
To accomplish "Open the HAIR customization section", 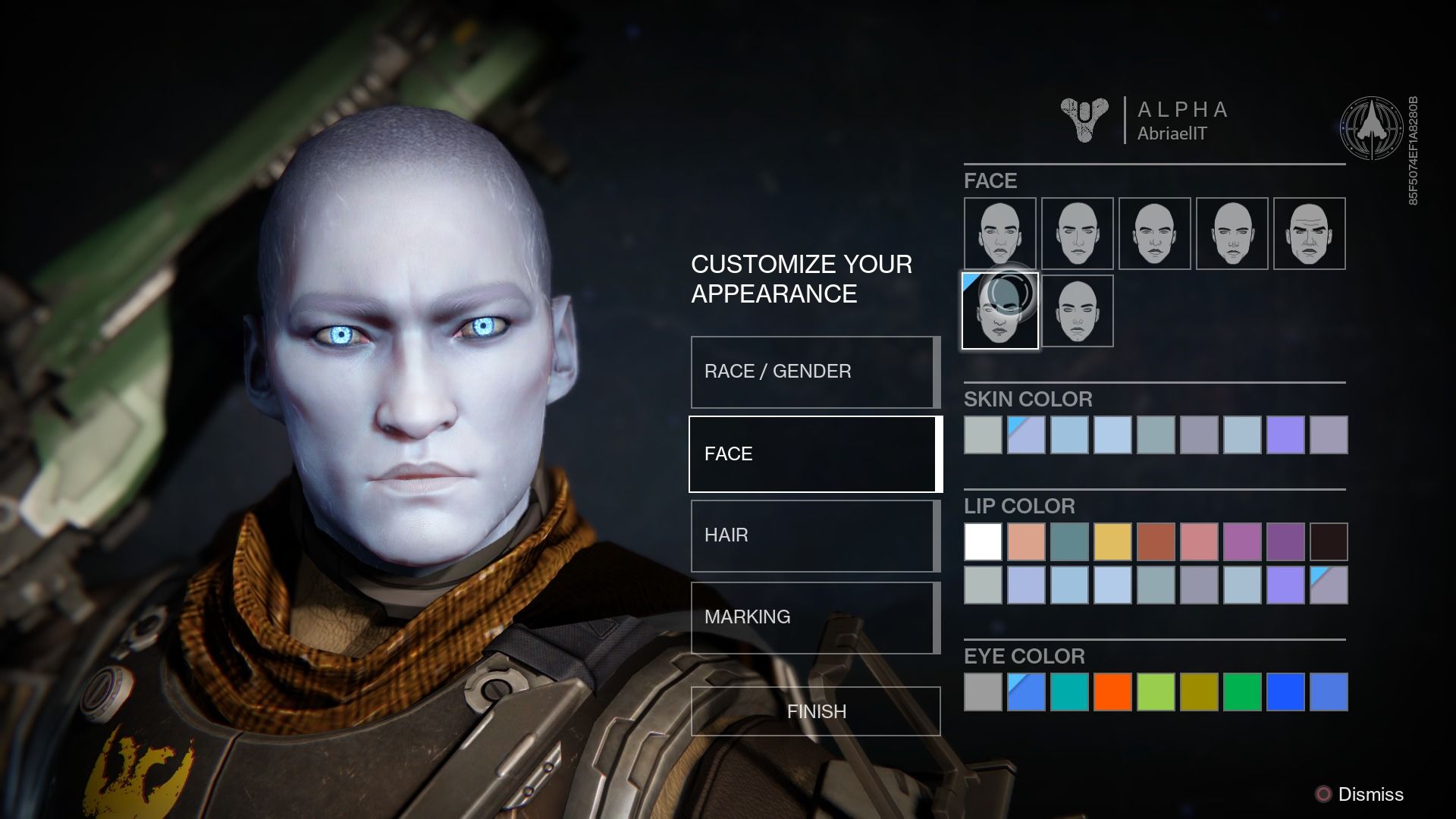I will click(814, 535).
